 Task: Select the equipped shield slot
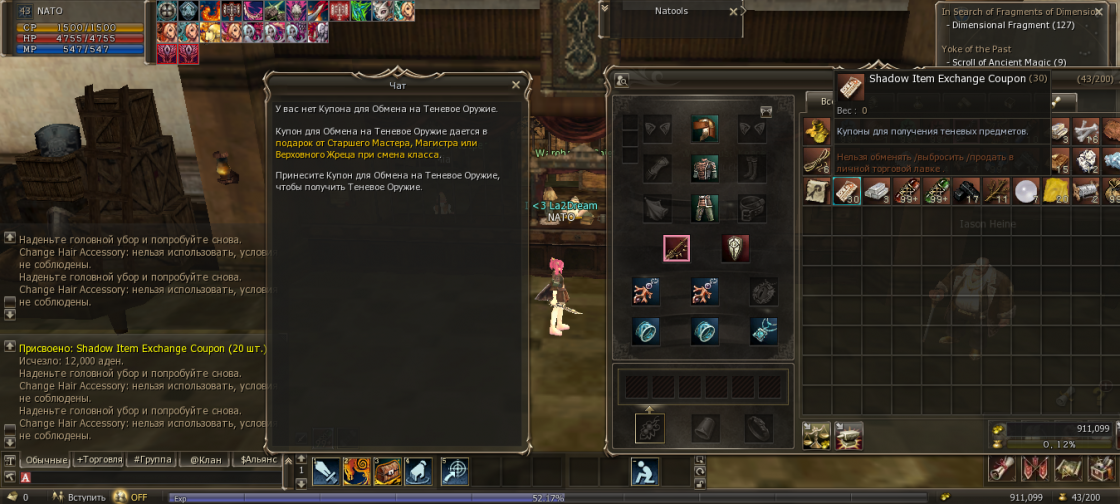click(x=735, y=248)
